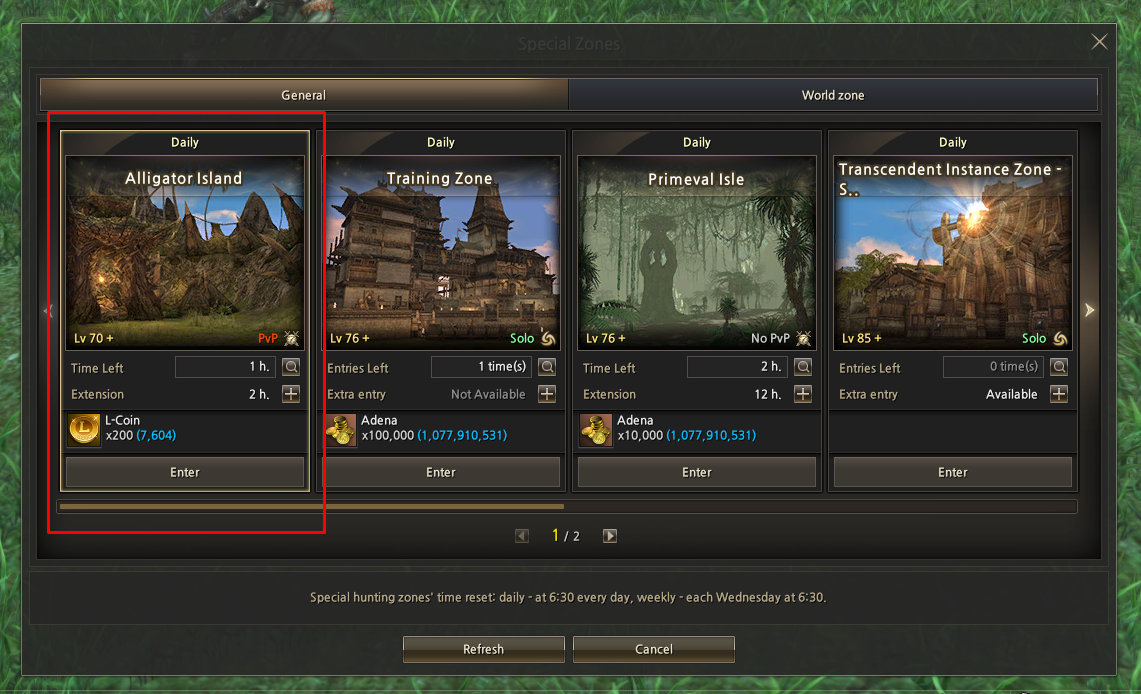Add extension time for Primeval Isle
Image resolution: width=1141 pixels, height=694 pixels.
coord(803,394)
